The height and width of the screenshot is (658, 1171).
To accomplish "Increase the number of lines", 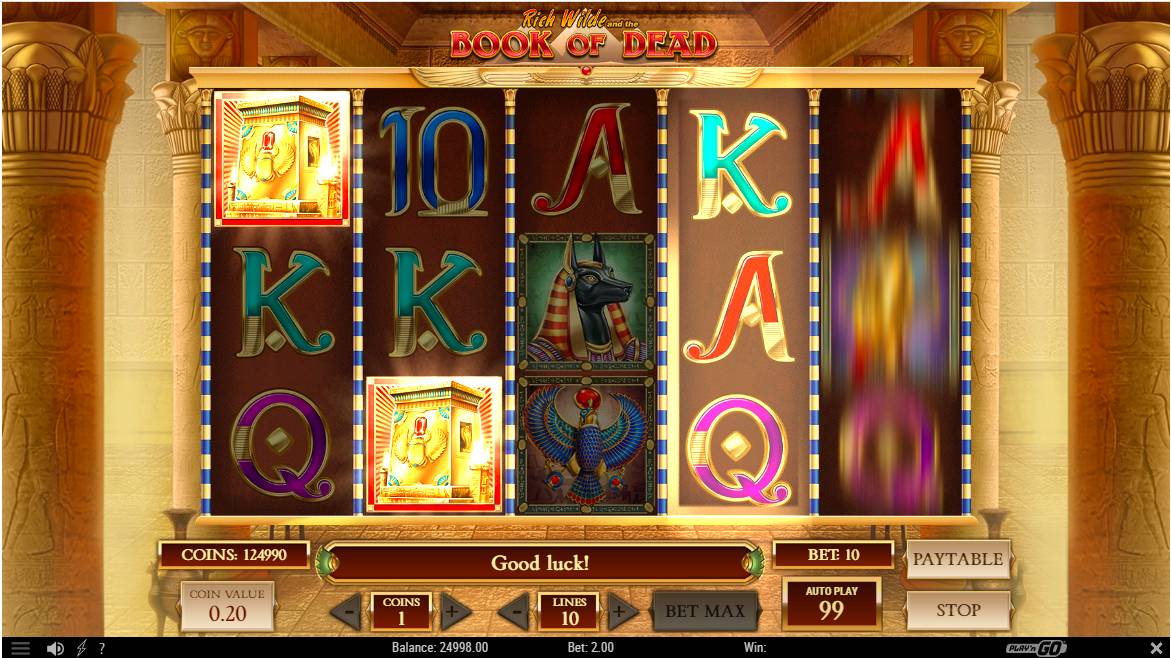I will 622,611.
